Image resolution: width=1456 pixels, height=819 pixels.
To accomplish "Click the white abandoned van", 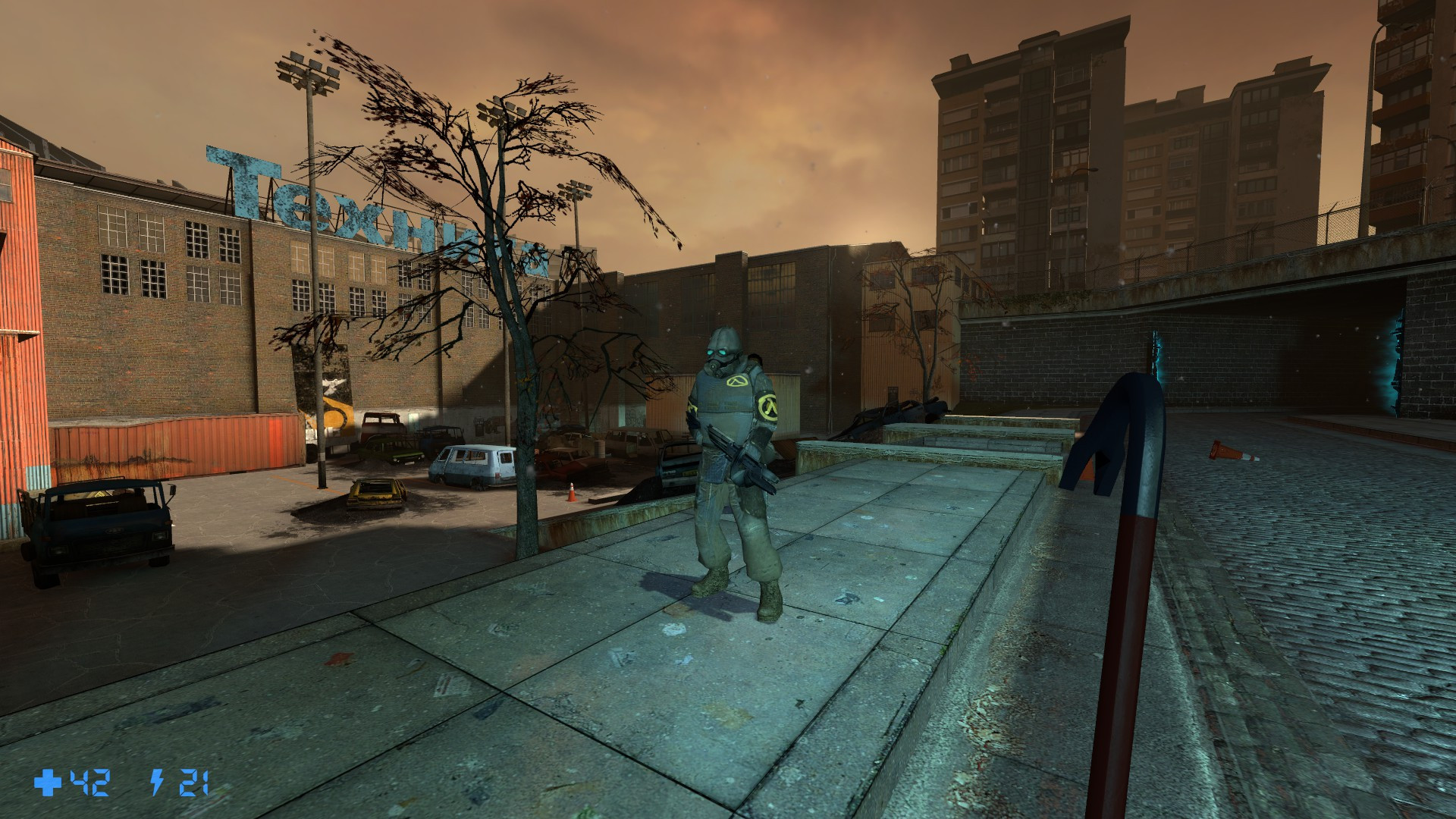I will (x=470, y=463).
